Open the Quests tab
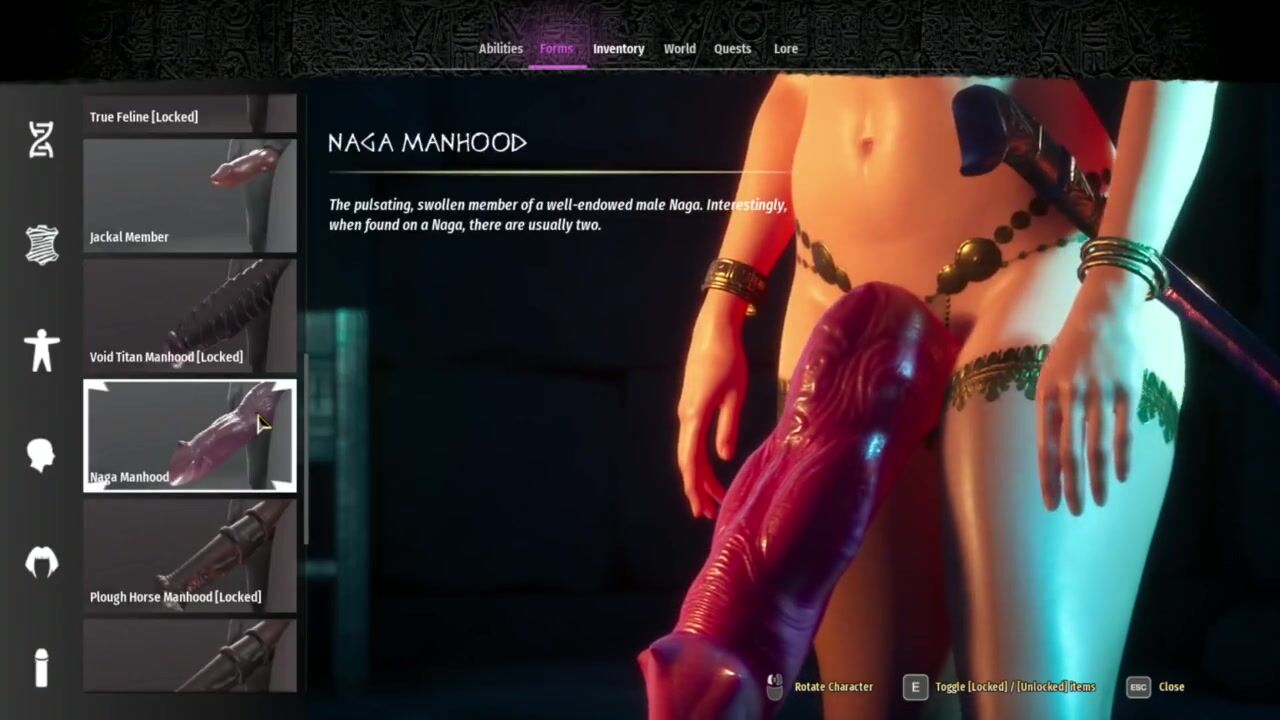1280x720 pixels. coord(732,48)
